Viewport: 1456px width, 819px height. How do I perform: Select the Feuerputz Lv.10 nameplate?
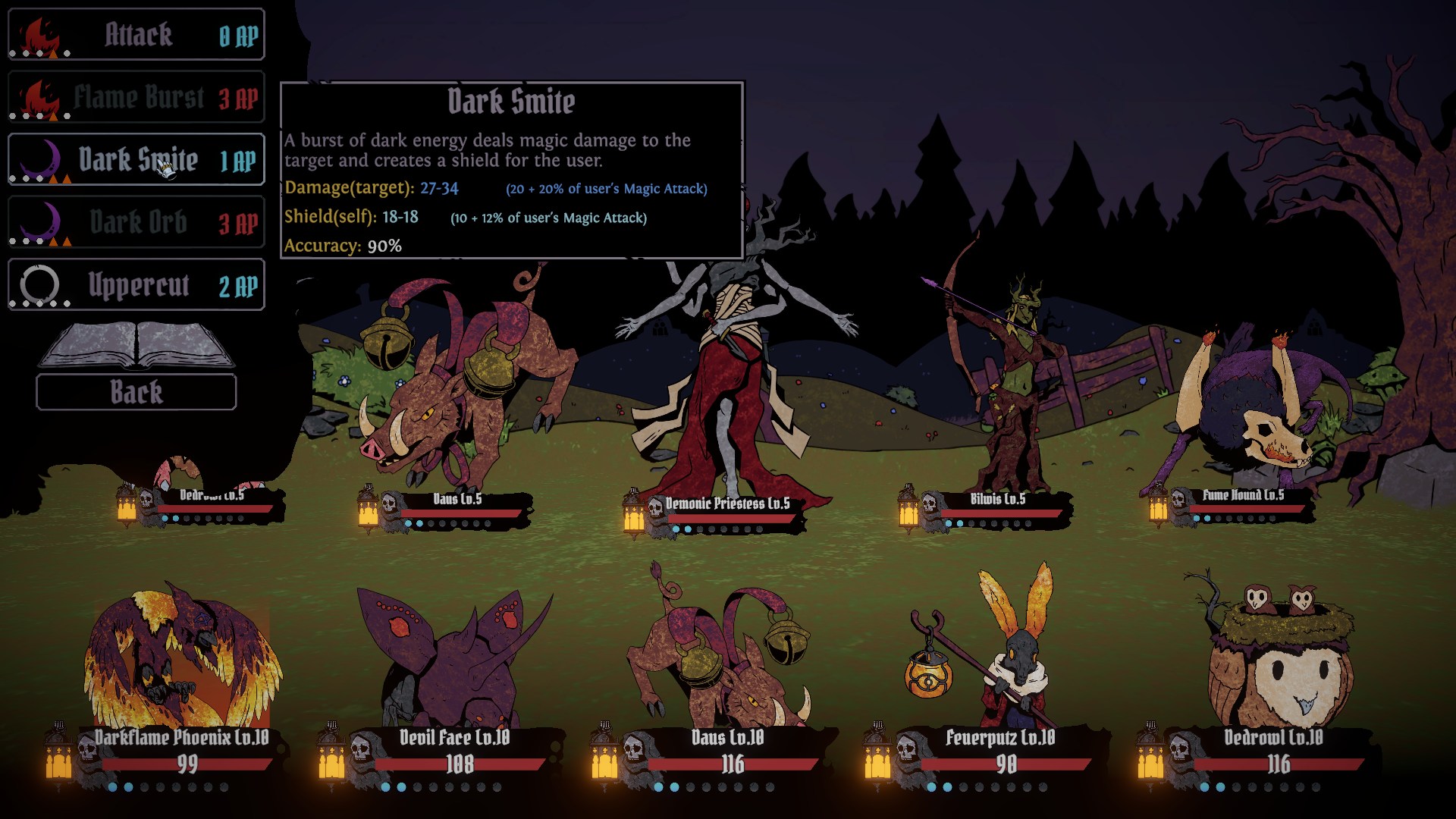[1000, 739]
